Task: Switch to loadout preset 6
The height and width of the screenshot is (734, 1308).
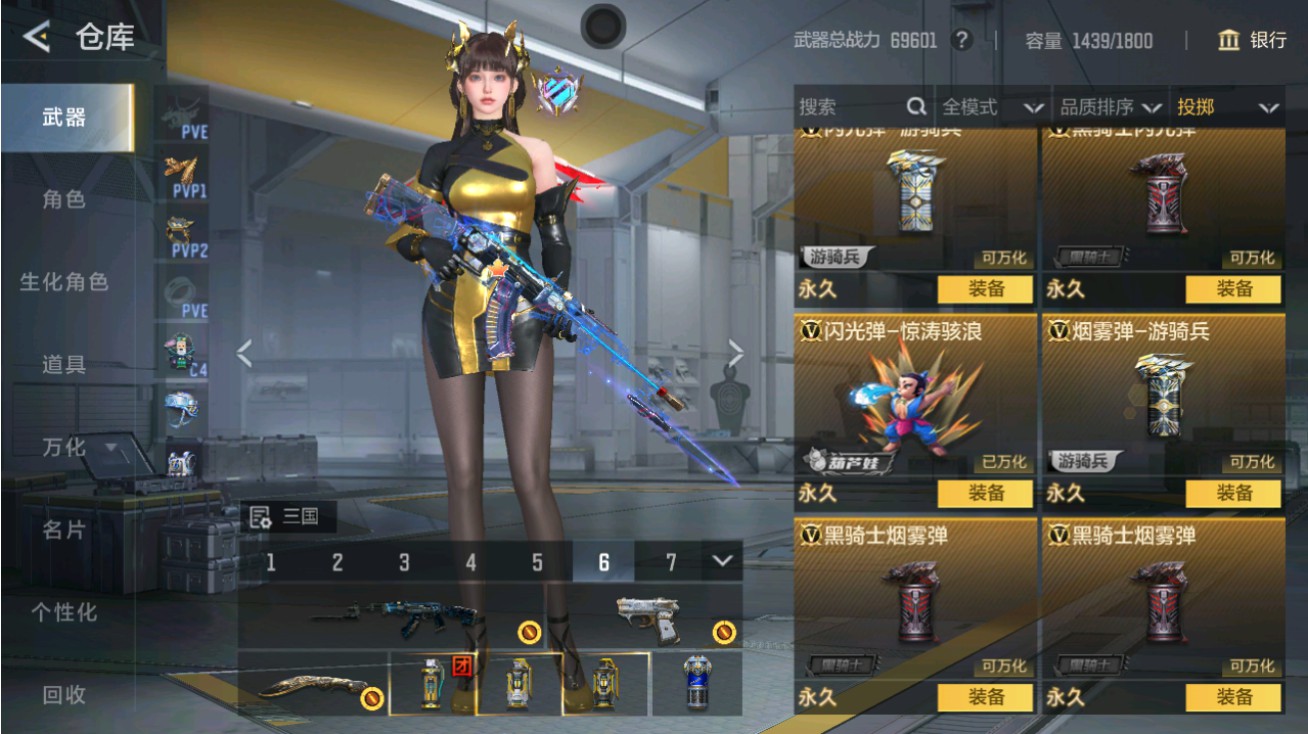Action: pyautogui.click(x=604, y=562)
